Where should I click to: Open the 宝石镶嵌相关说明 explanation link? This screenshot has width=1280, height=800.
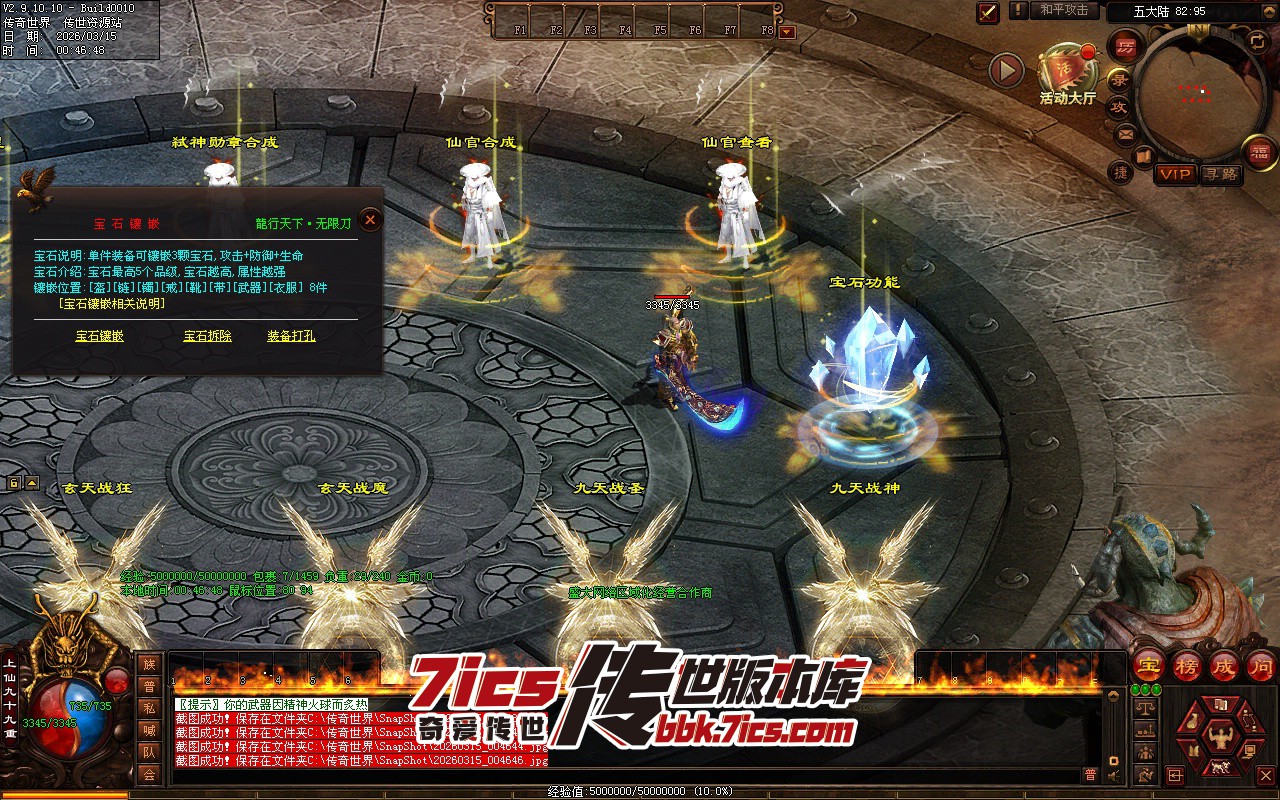[x=112, y=303]
